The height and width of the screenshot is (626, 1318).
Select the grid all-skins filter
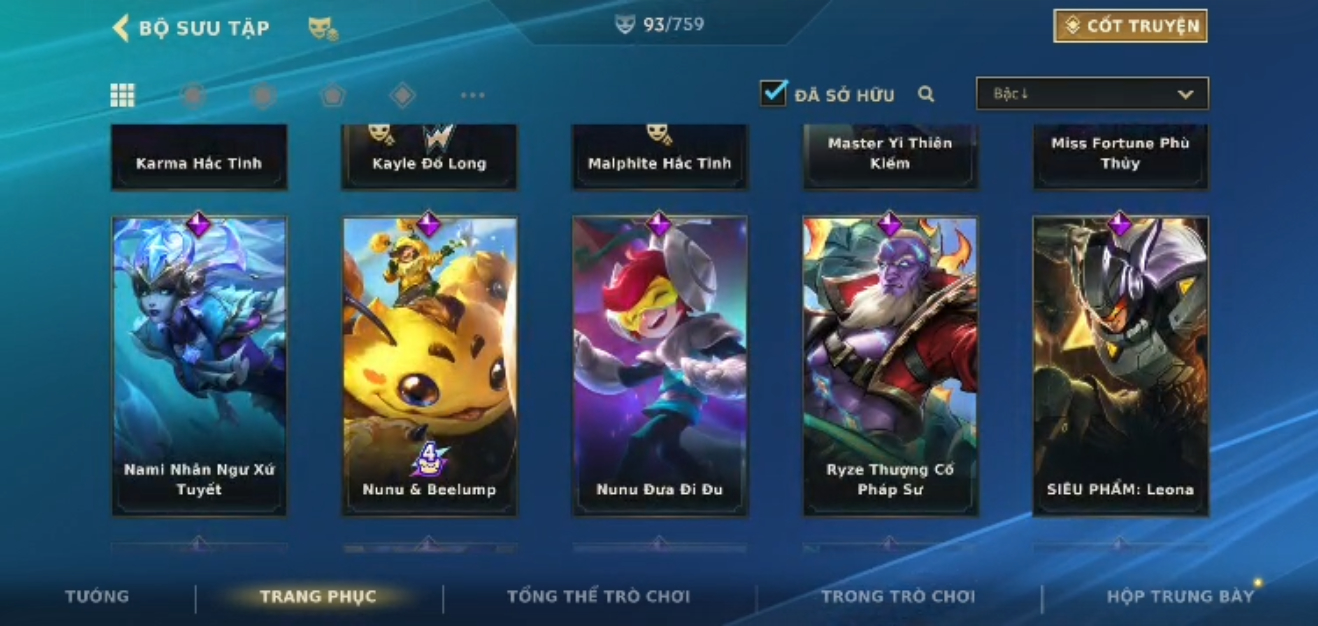[122, 95]
